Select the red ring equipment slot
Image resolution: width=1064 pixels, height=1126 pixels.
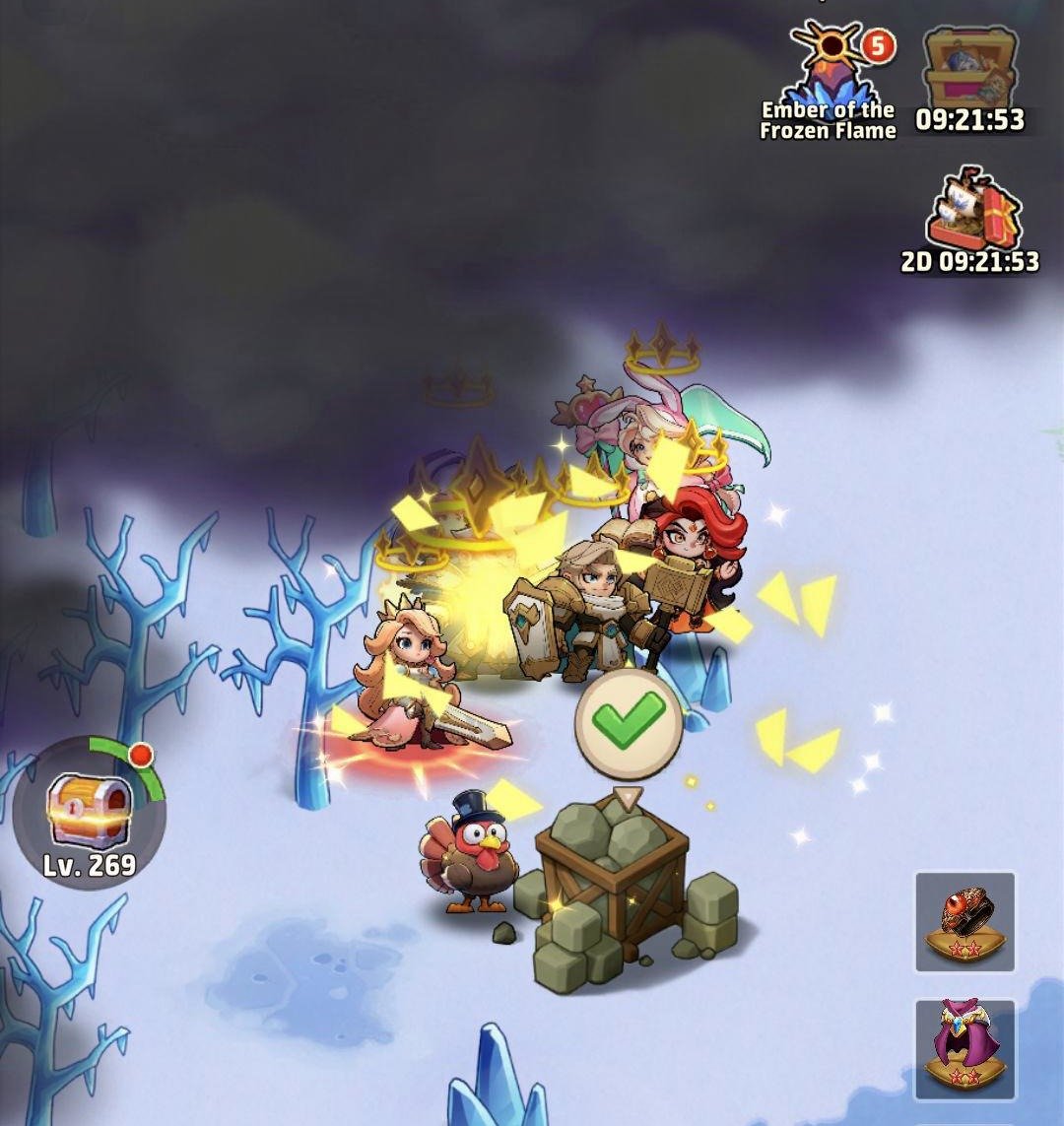964,921
